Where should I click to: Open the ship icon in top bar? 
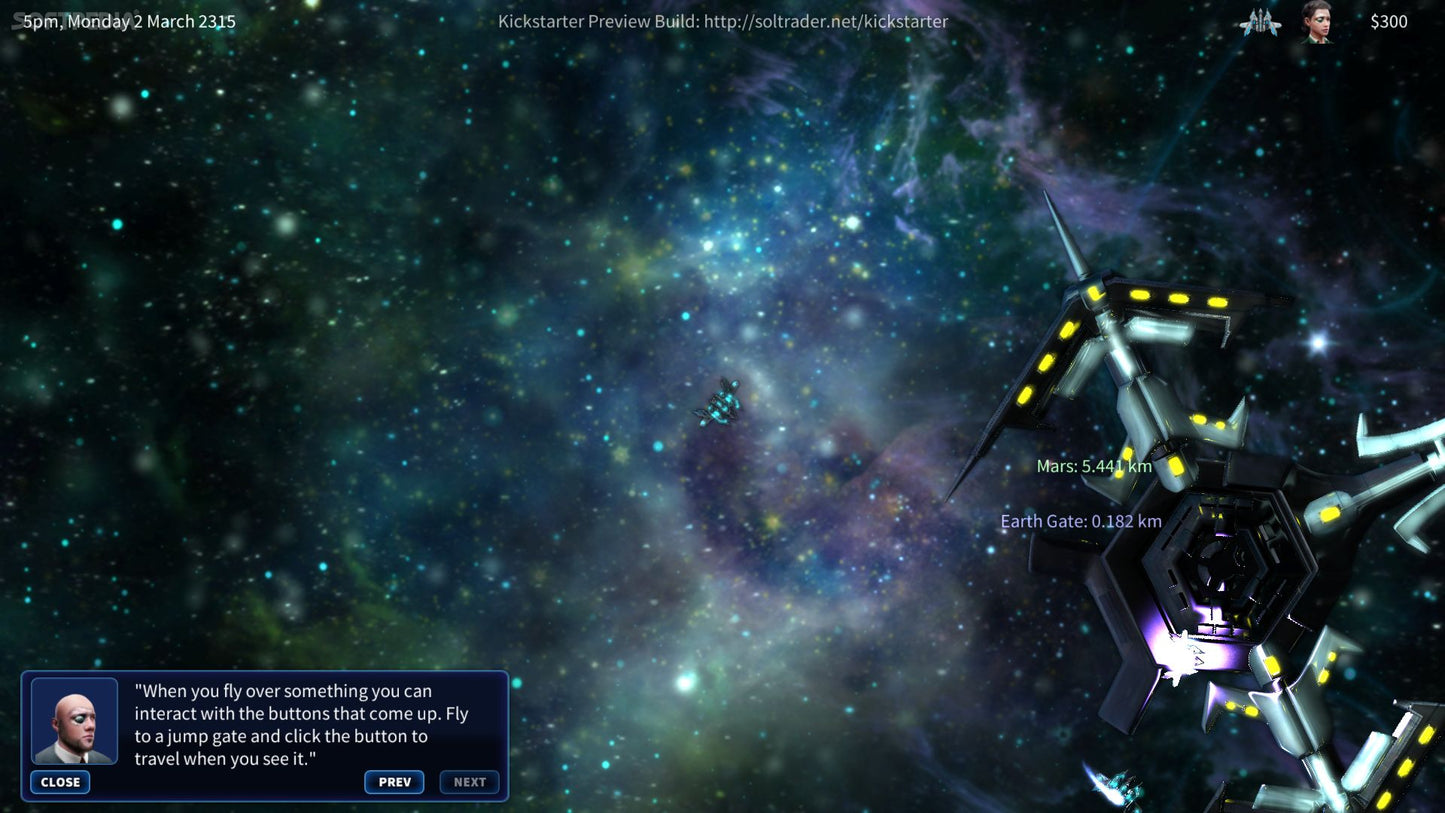click(1260, 22)
